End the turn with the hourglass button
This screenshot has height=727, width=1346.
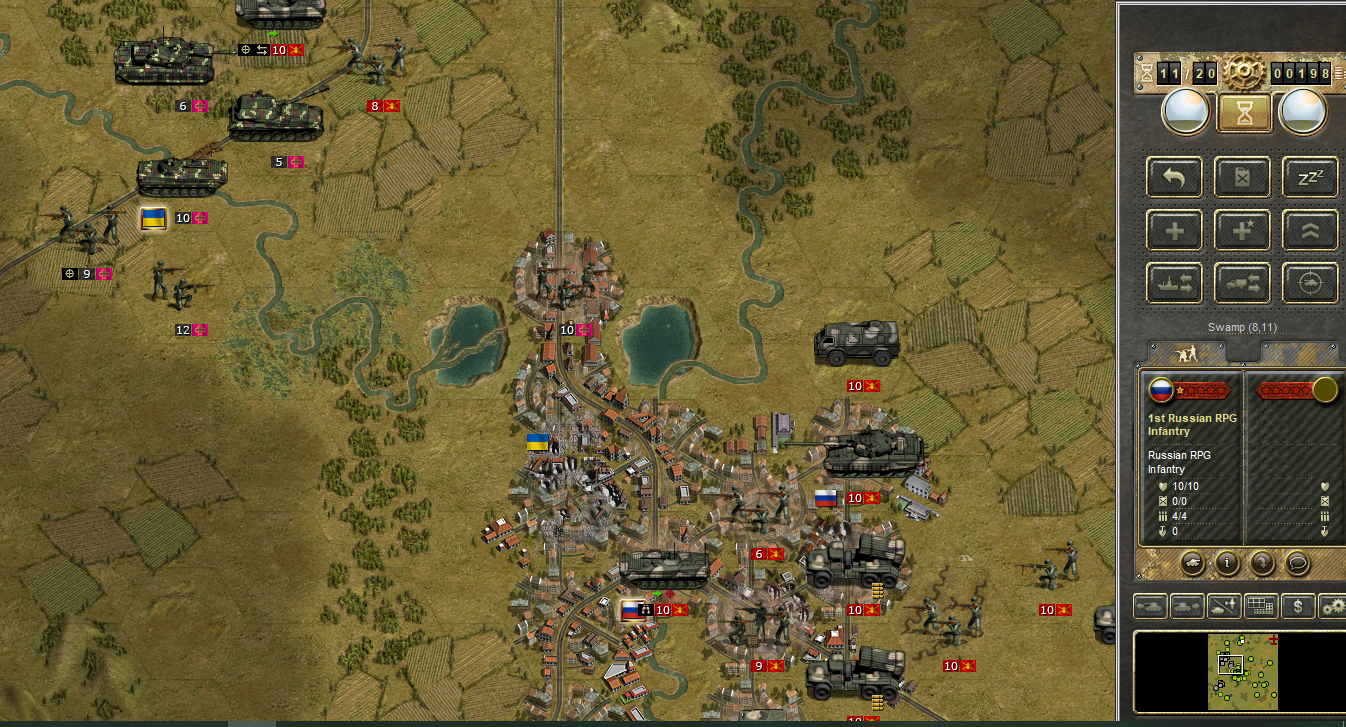[1244, 113]
